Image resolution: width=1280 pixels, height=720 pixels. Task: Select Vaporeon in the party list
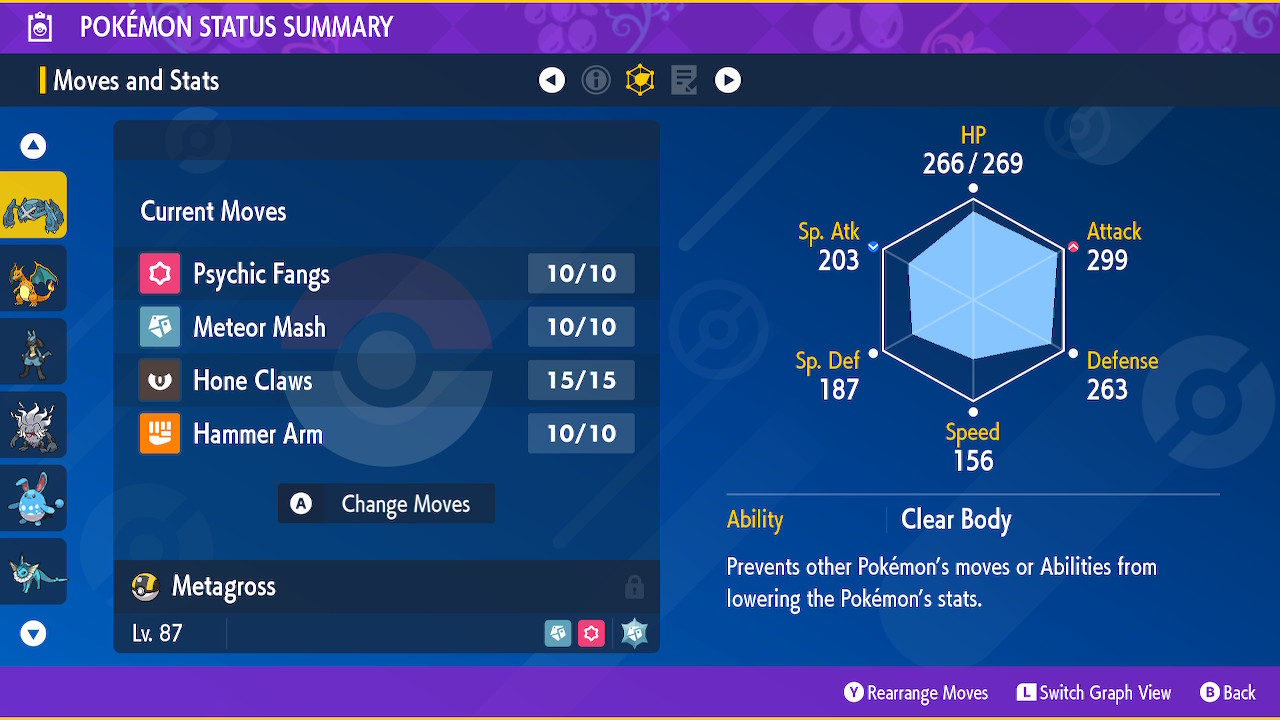coord(34,571)
